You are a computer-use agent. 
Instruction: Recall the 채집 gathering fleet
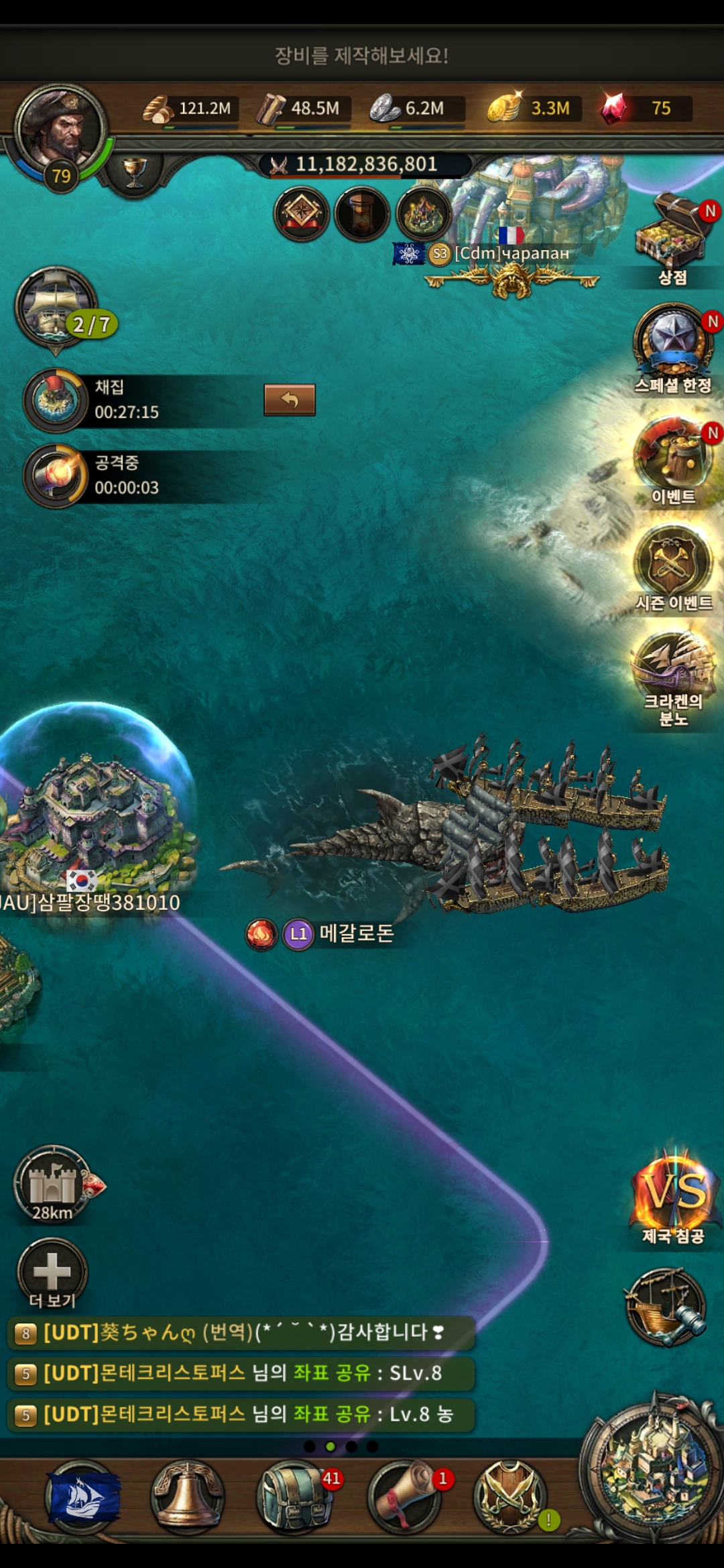(x=289, y=400)
